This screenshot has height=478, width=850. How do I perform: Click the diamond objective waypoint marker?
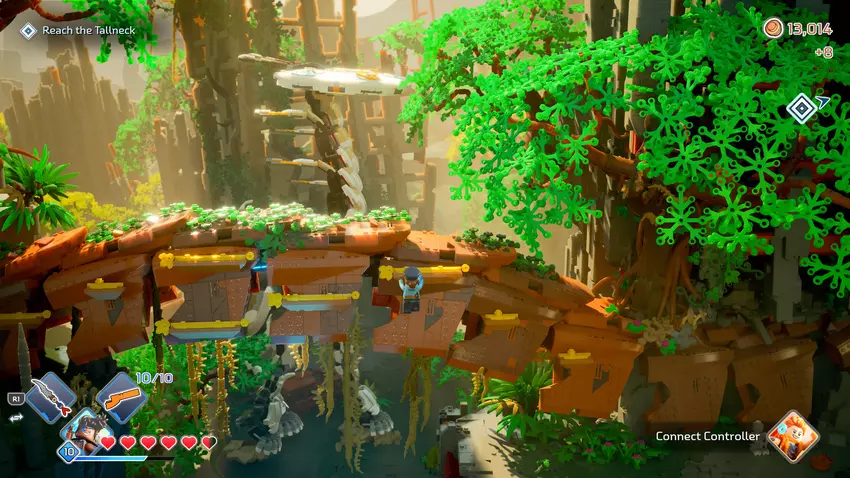[801, 107]
